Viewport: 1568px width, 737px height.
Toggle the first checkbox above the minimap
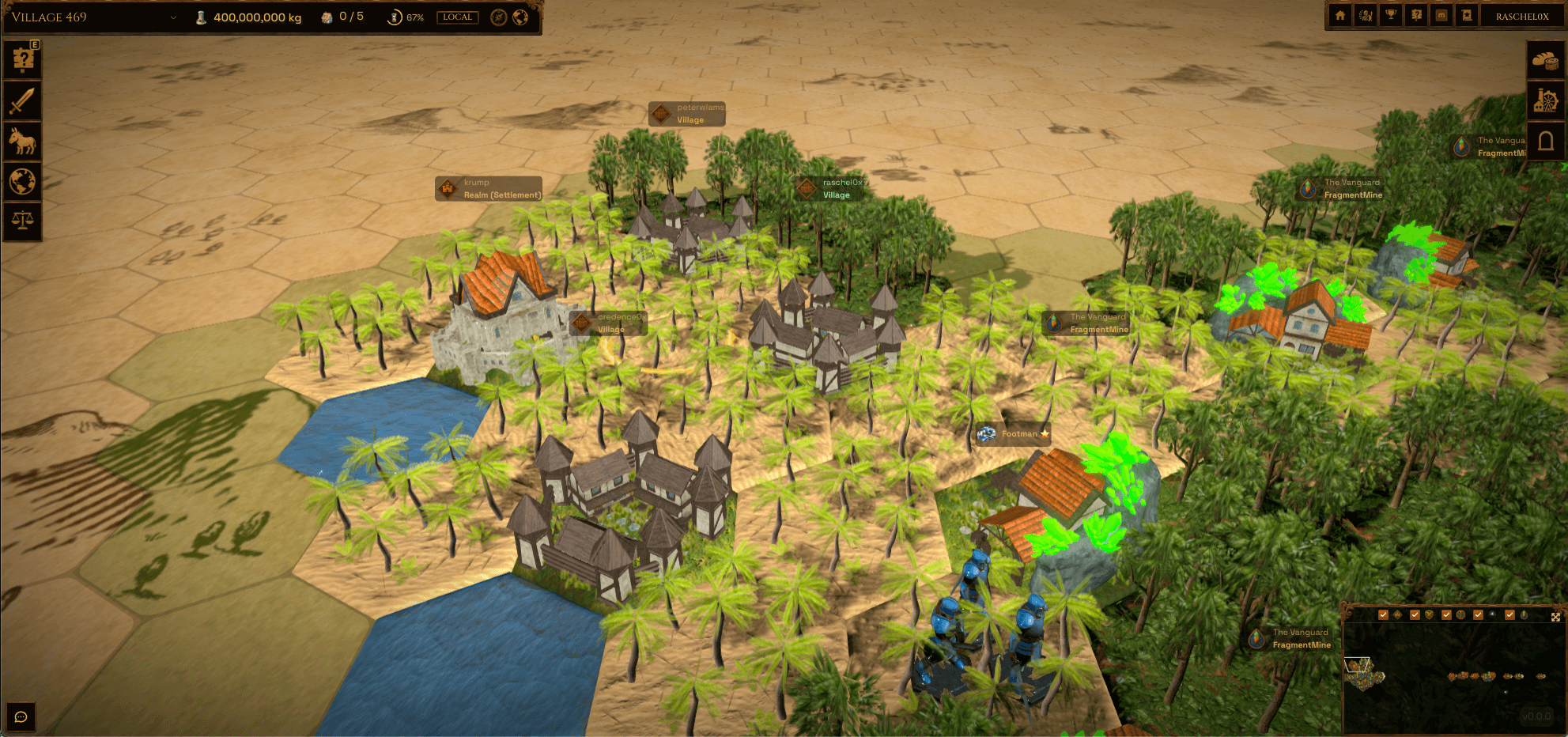(x=1383, y=614)
